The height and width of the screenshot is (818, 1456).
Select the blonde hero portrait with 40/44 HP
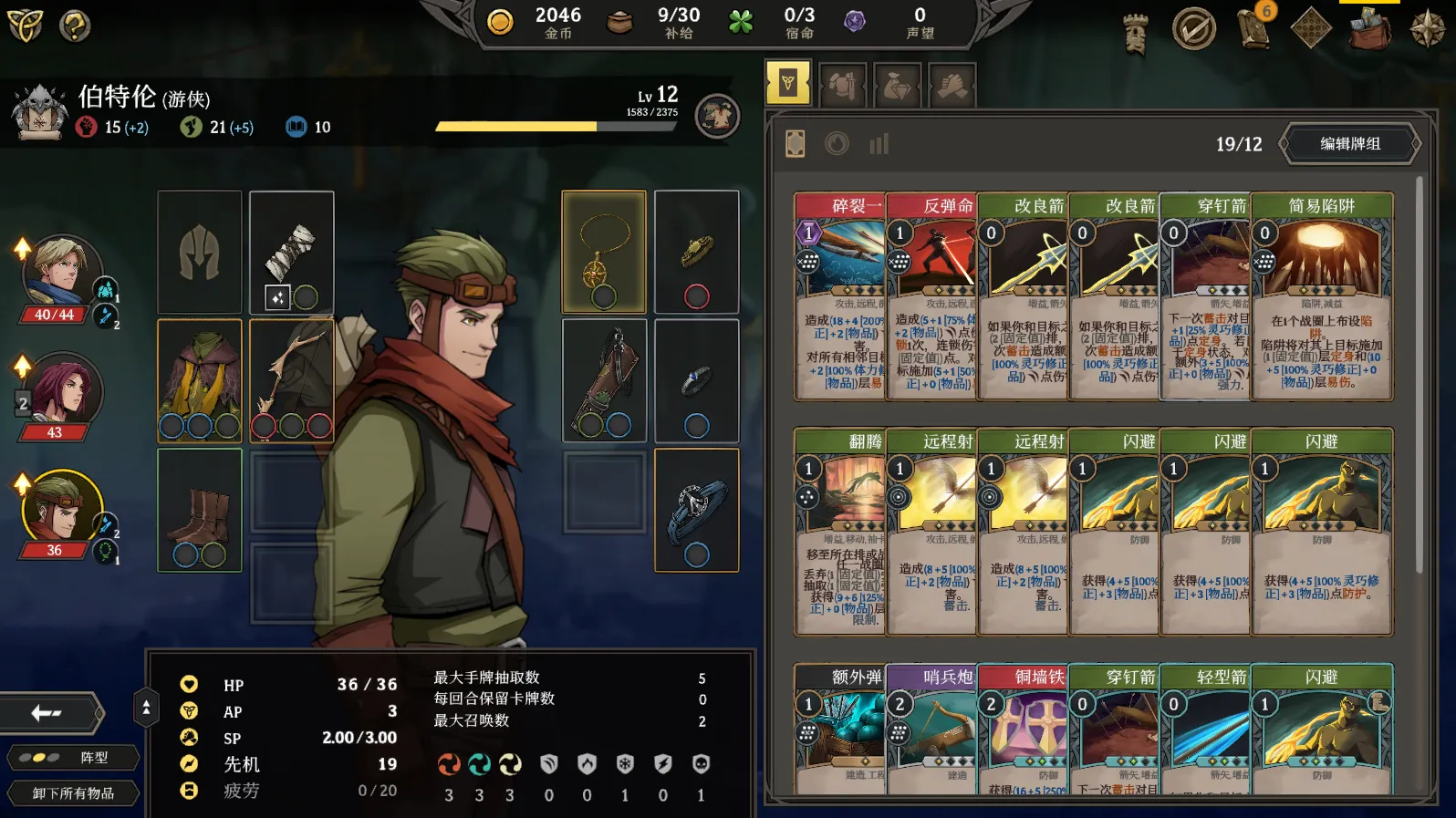click(x=60, y=272)
